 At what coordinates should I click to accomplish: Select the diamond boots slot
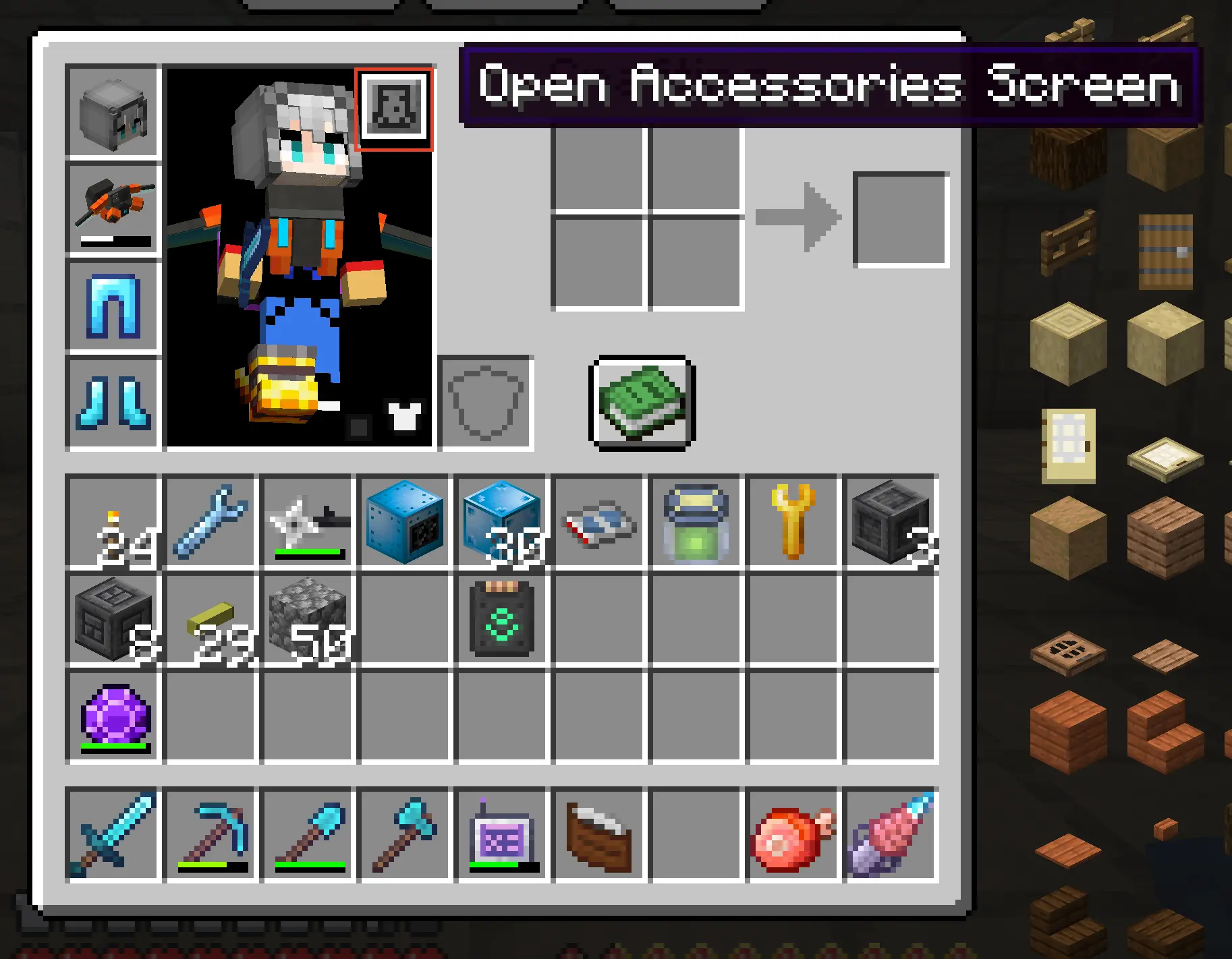point(113,403)
